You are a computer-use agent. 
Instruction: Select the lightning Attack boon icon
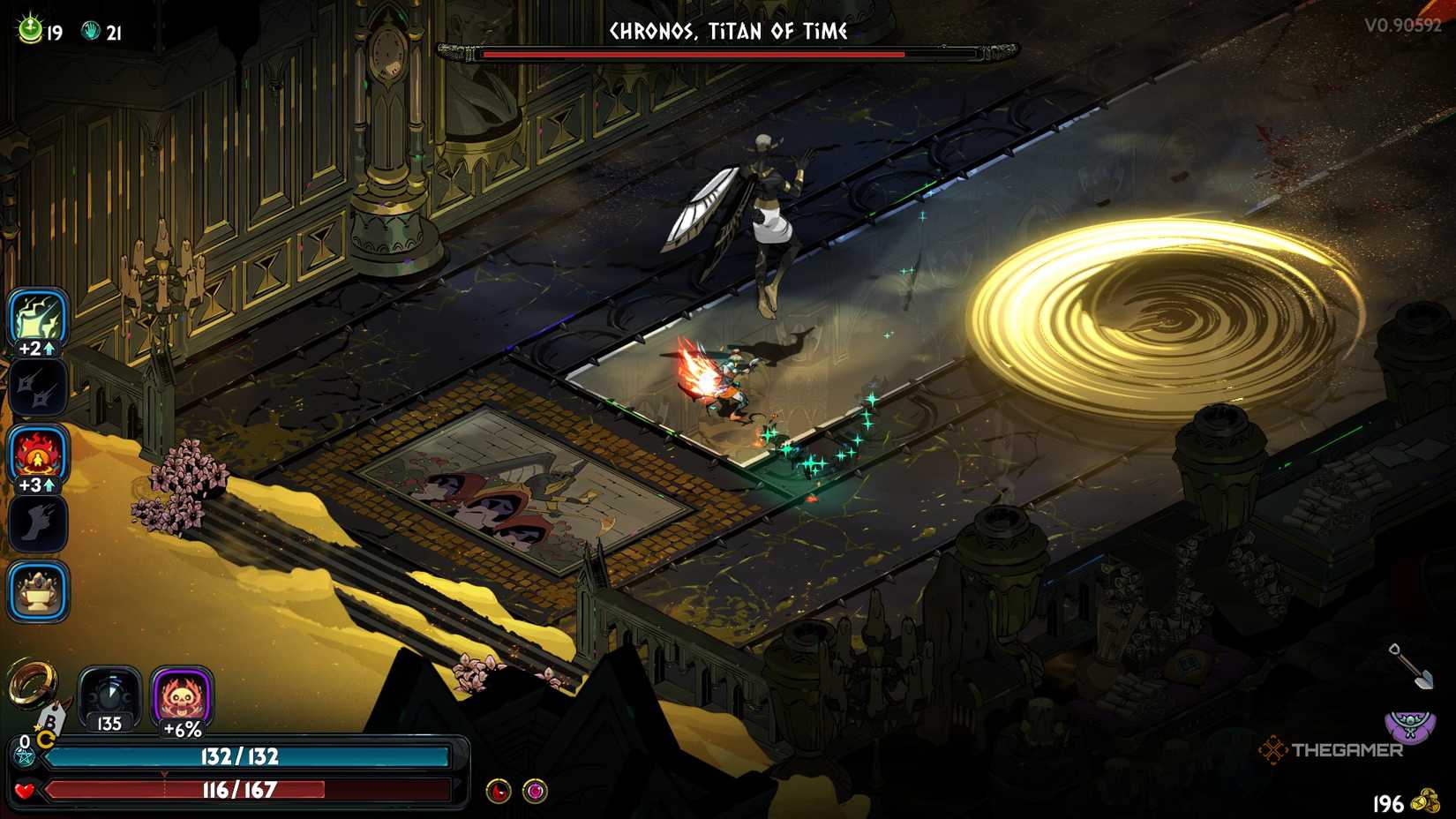pyautogui.click(x=39, y=320)
